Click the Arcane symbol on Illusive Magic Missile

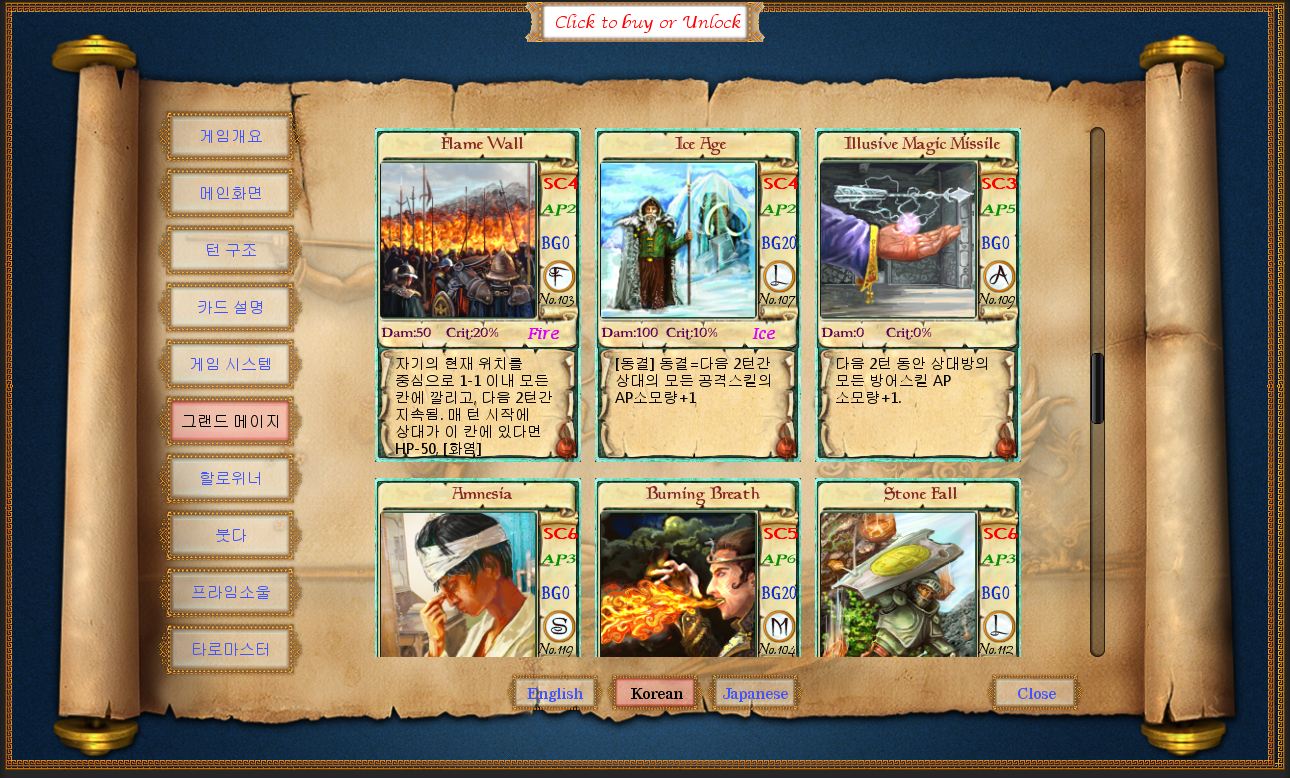tap(998, 277)
